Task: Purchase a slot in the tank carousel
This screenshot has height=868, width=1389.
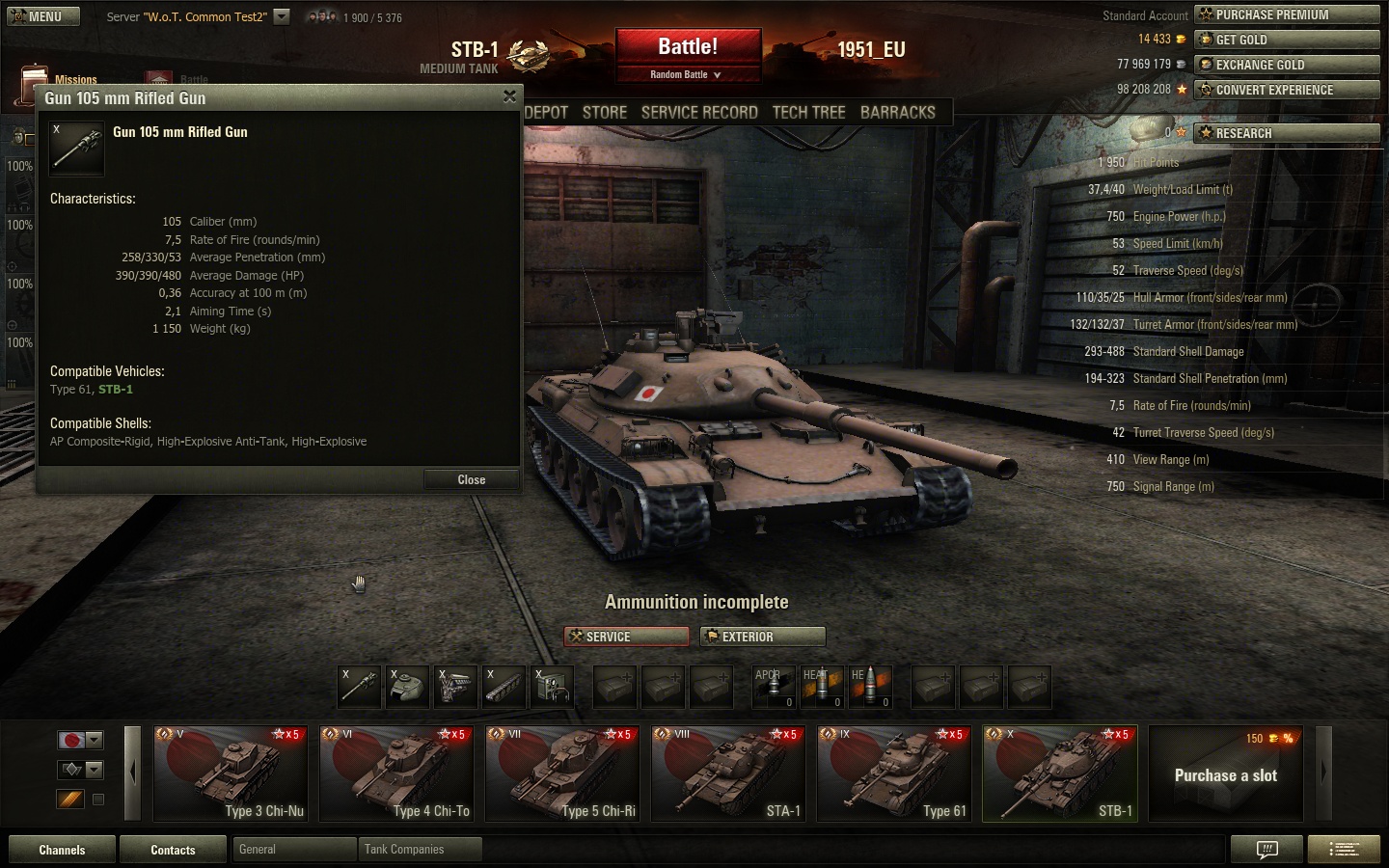Action: (1225, 774)
